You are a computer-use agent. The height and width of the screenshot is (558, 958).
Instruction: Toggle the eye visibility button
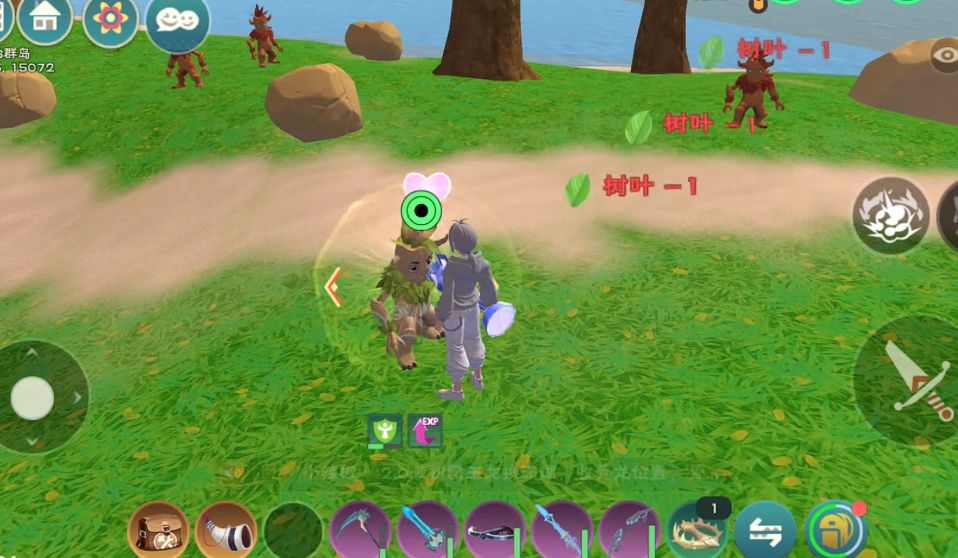(x=944, y=57)
